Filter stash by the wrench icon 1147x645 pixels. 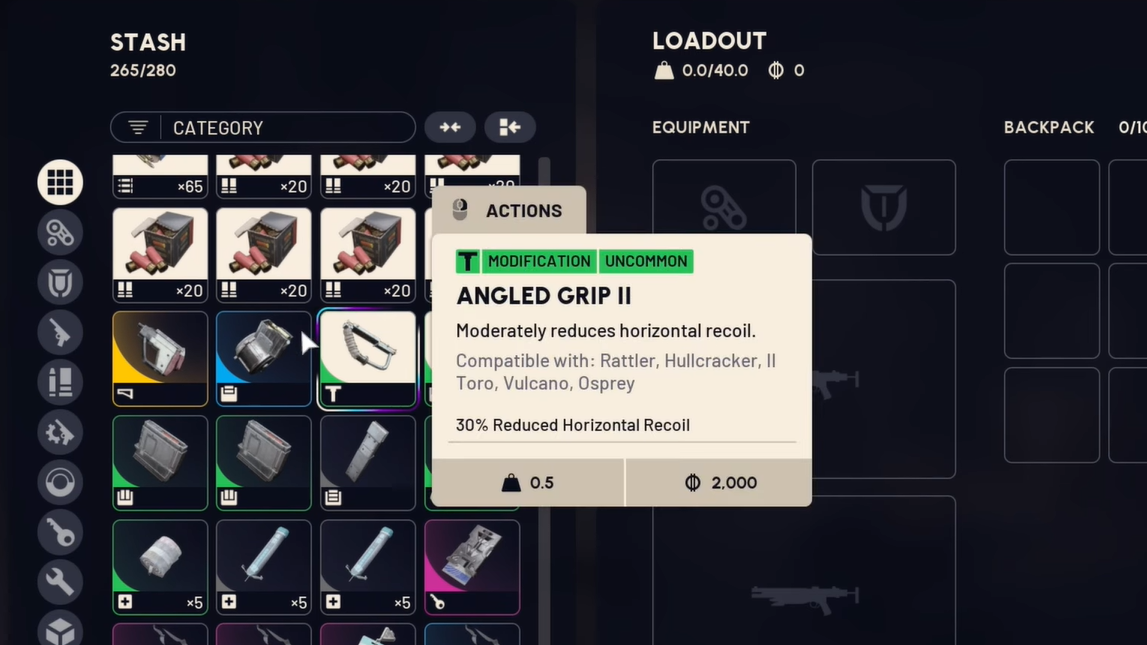(60, 581)
